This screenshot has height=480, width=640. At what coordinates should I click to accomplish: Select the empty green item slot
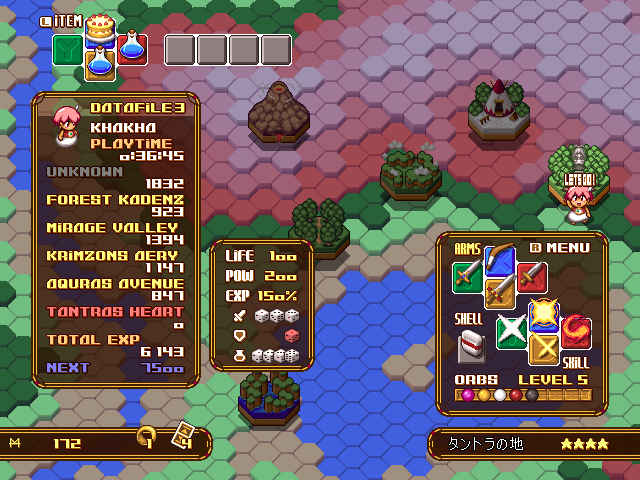[68, 49]
